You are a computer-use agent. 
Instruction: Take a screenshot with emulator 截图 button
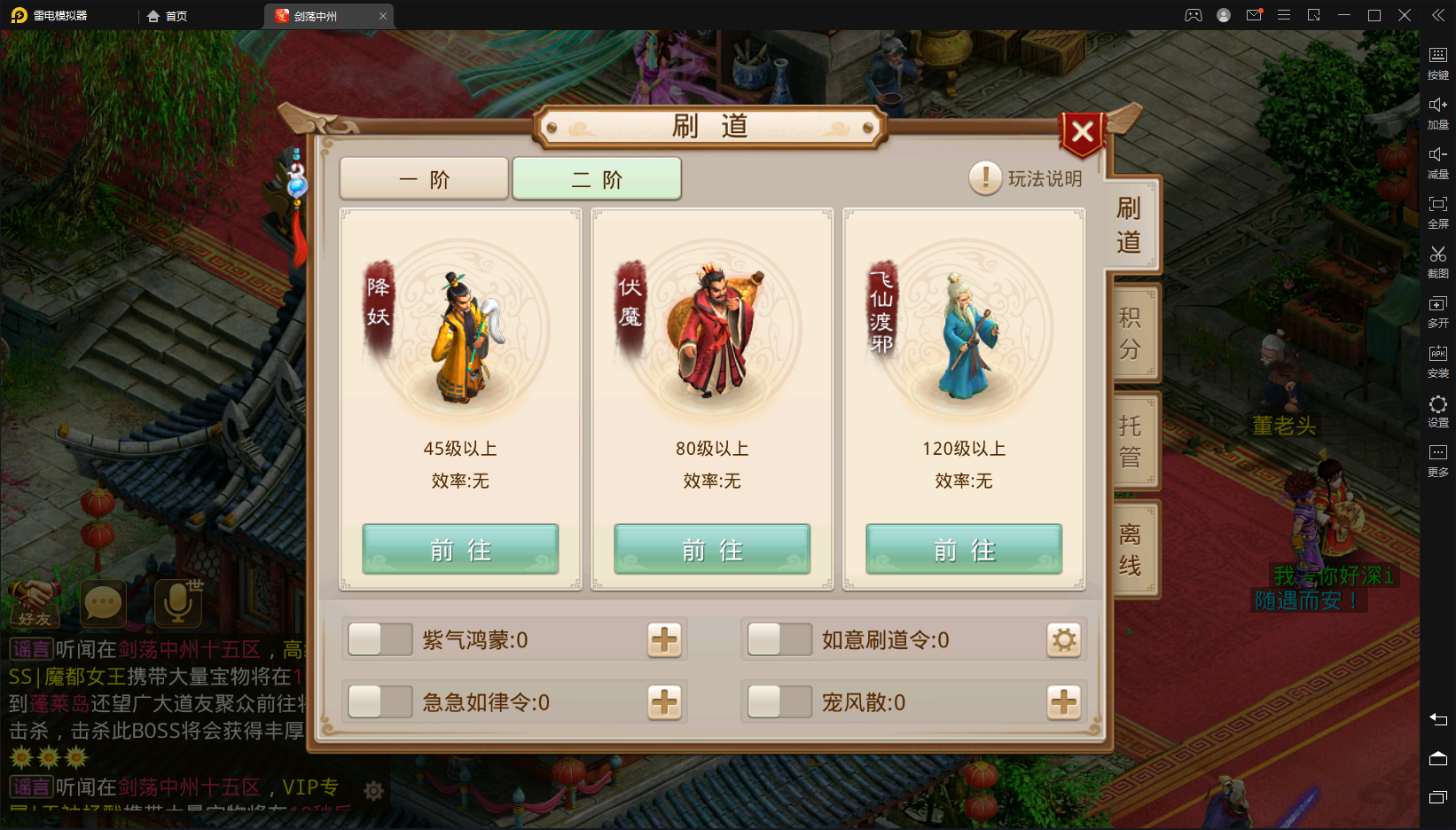(1438, 262)
